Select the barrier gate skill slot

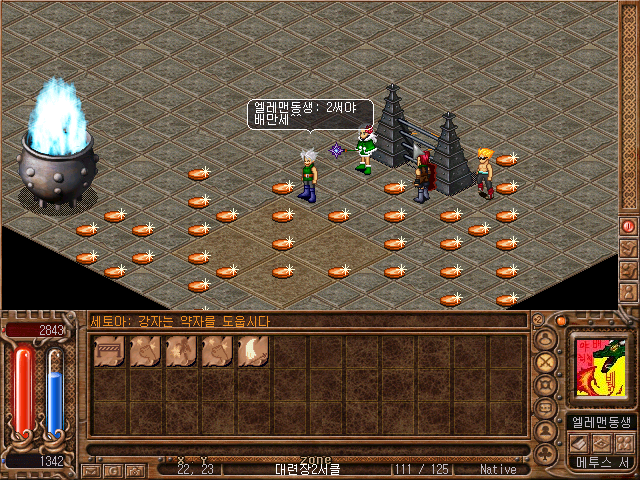click(x=107, y=351)
